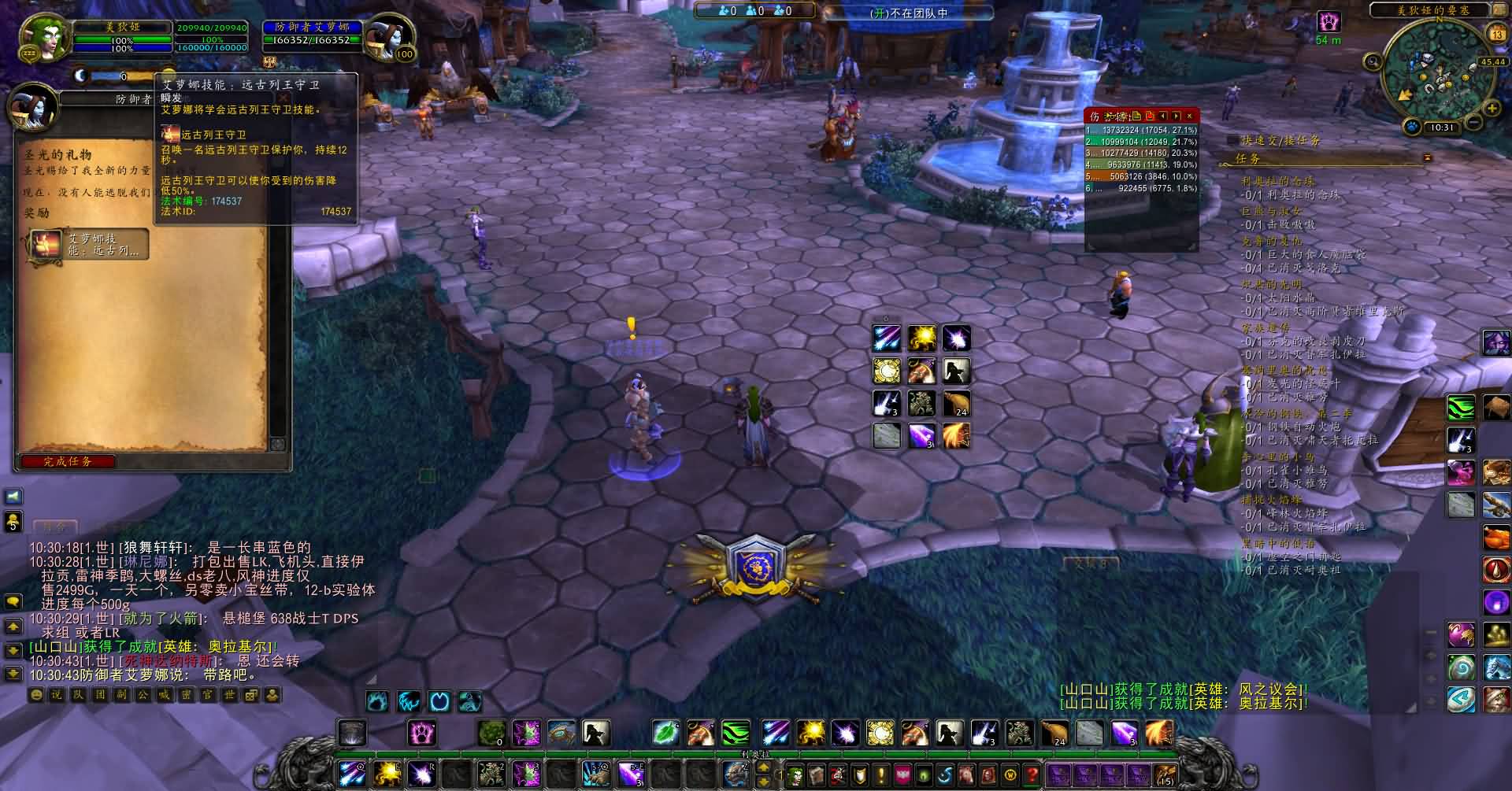Zoom out with the minimap minus button
Screen dimensions: 1512x791
1472,123
